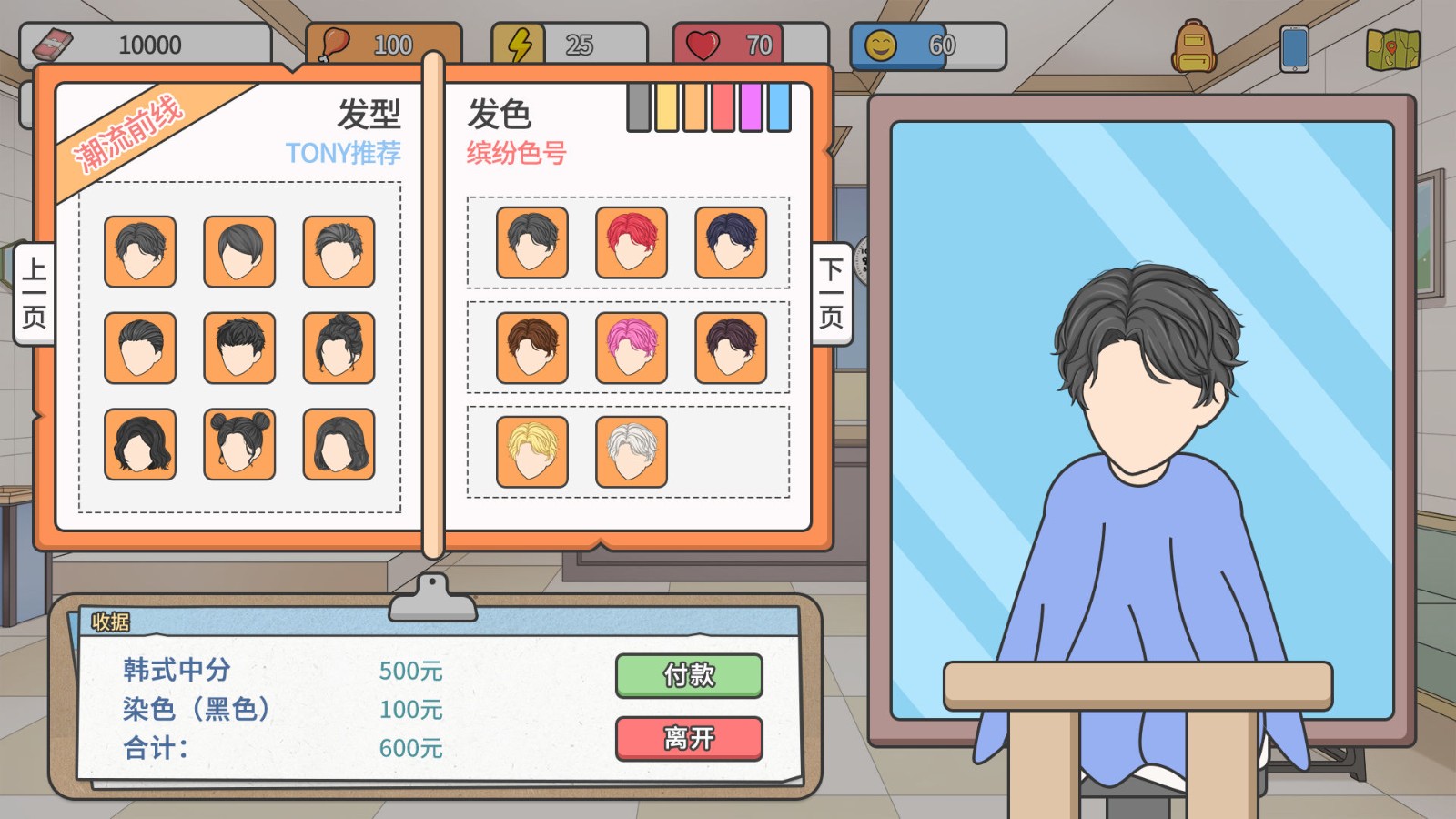Open the TONY推荐 hairstyle section
Viewport: 1456px width, 819px height.
click(341, 153)
